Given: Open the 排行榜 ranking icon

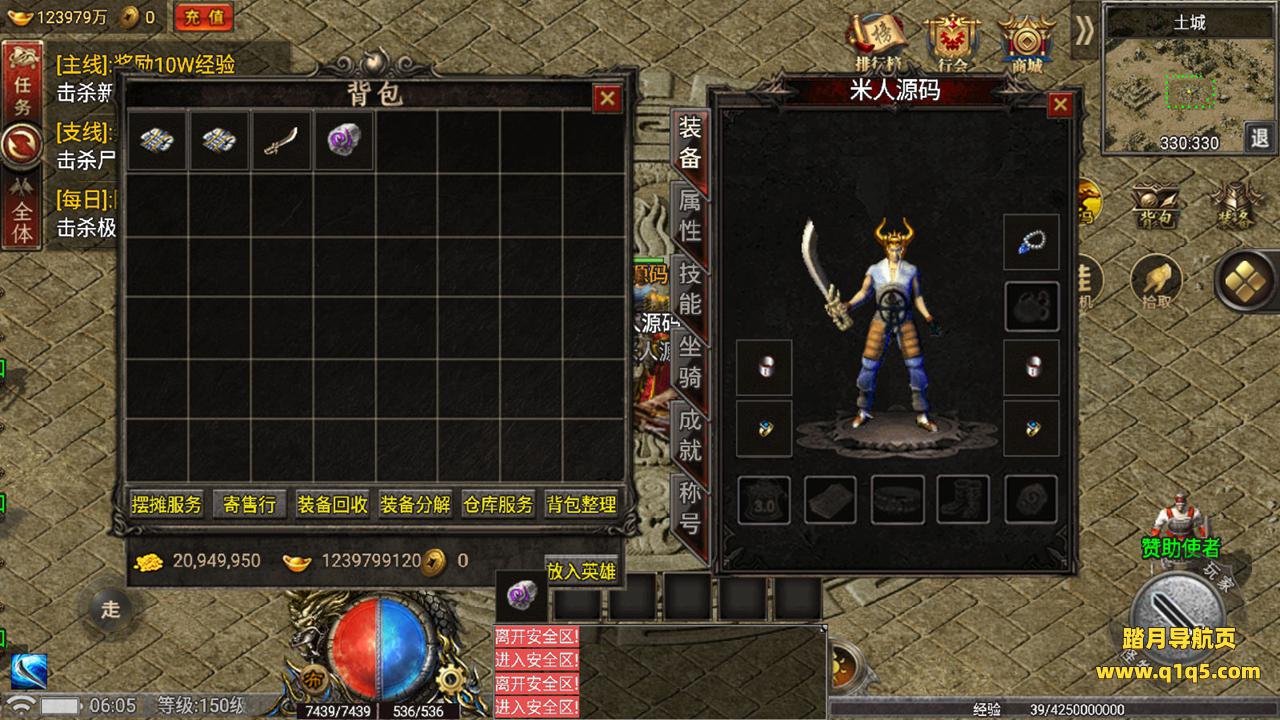Looking at the screenshot, I should [x=878, y=40].
